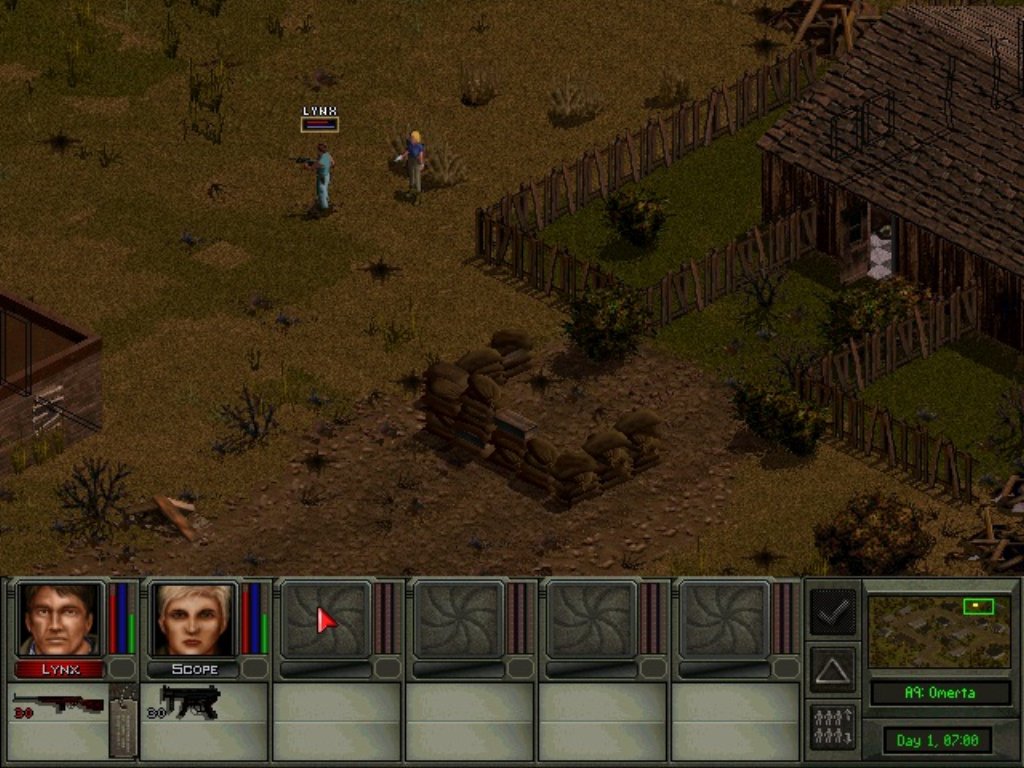Click the Lynx name label
The width and height of the screenshot is (1024, 768).
click(60, 669)
